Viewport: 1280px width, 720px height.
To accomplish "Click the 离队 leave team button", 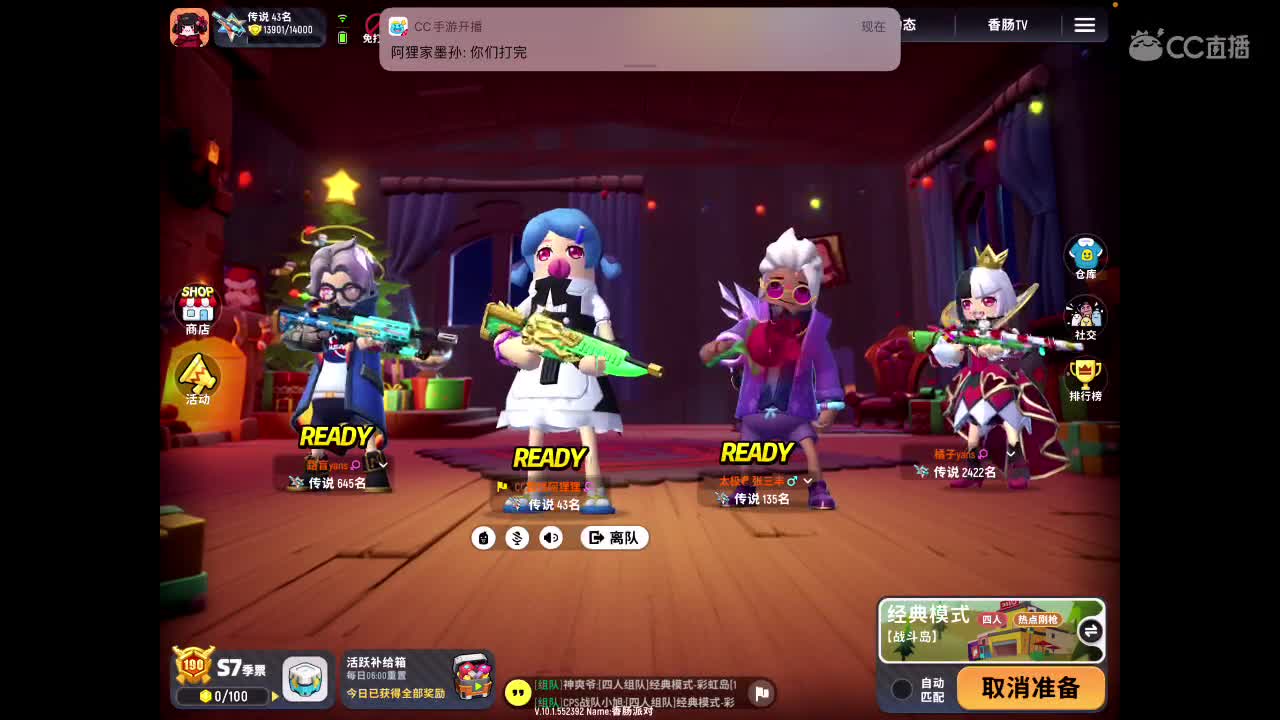I will [614, 537].
